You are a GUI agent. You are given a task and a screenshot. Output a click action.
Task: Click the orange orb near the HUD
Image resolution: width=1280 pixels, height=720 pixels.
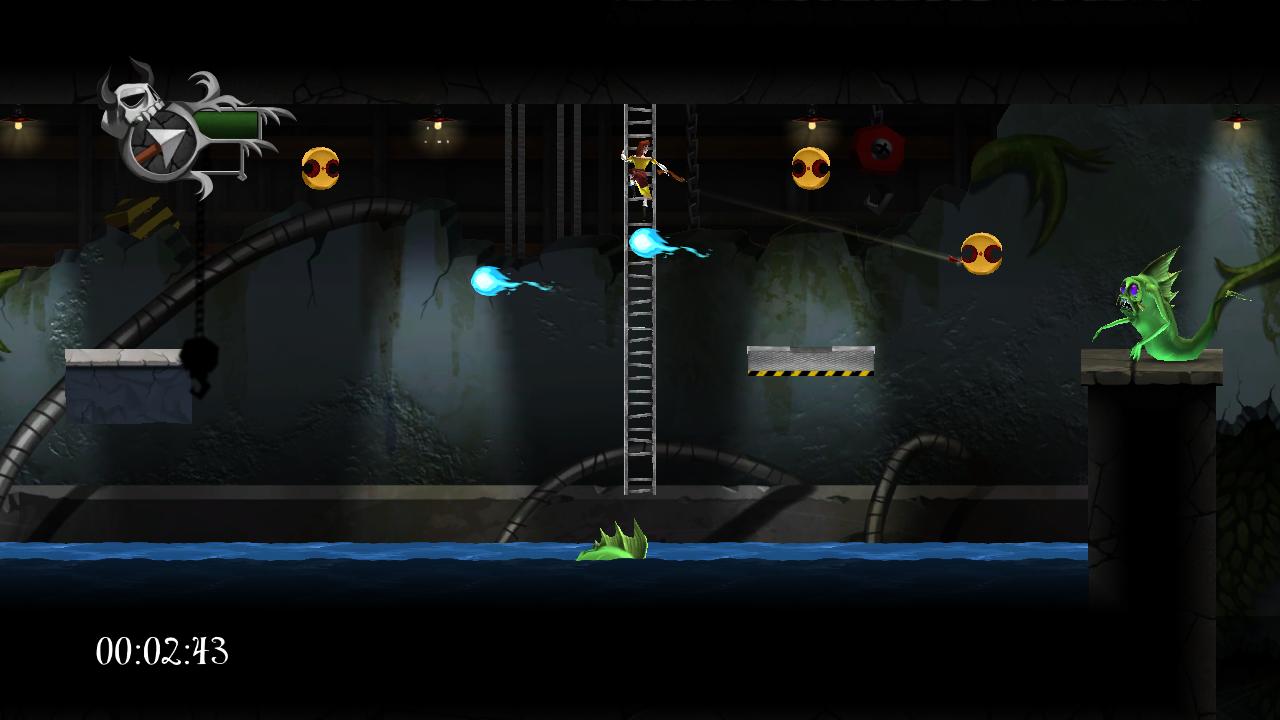[319, 166]
